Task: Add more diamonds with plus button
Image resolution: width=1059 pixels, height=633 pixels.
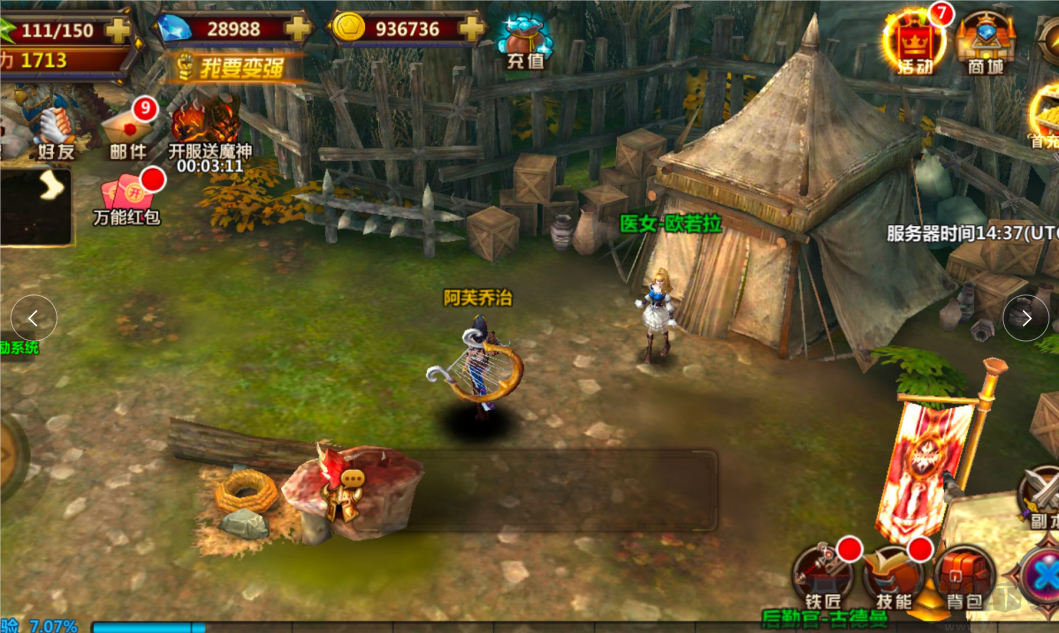Action: pos(297,29)
